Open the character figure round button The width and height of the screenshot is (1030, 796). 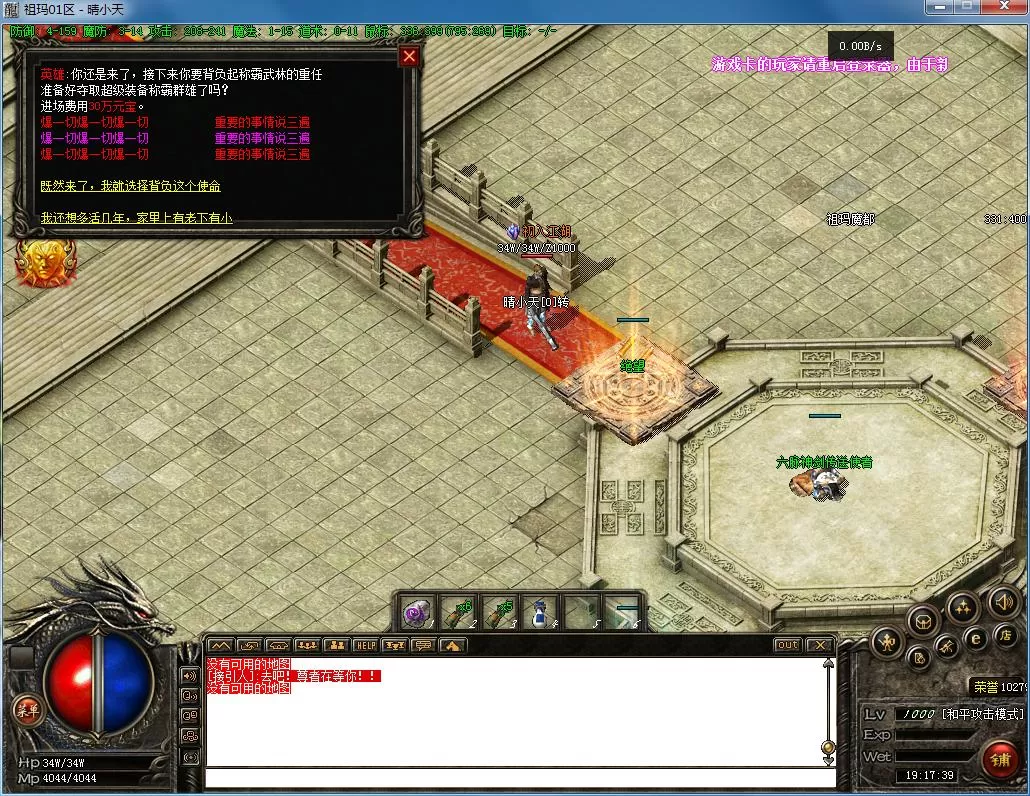(887, 641)
